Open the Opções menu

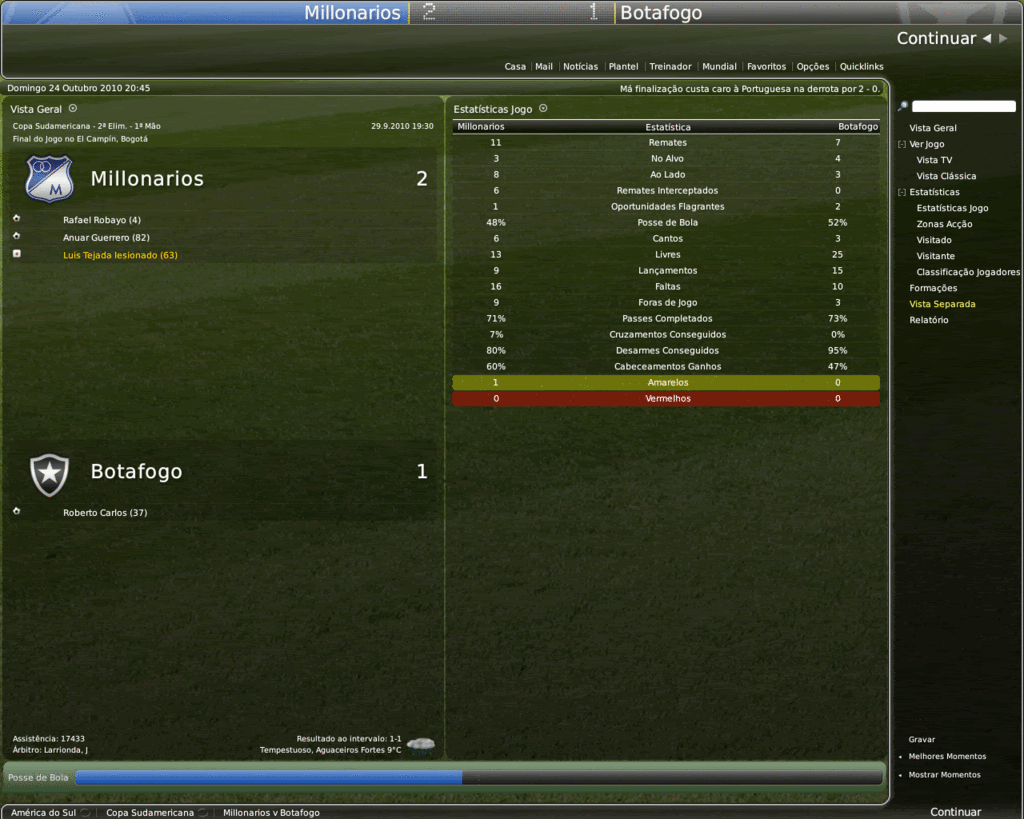pos(812,67)
